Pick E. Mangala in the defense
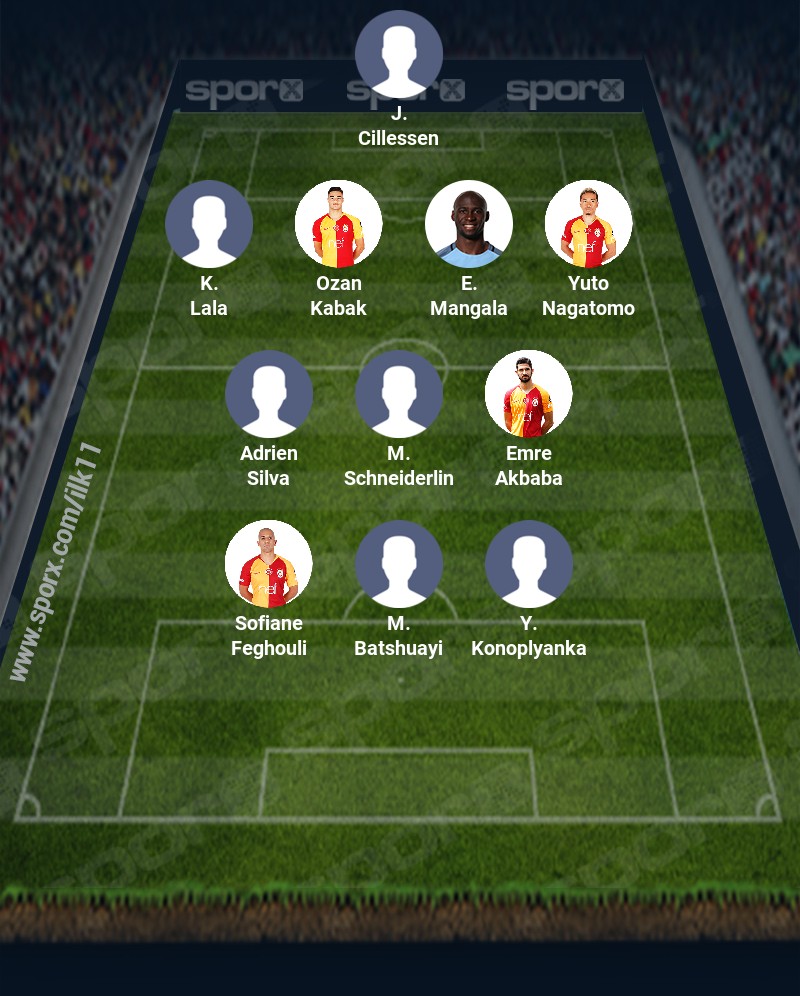The width and height of the screenshot is (800, 996). coord(469,224)
